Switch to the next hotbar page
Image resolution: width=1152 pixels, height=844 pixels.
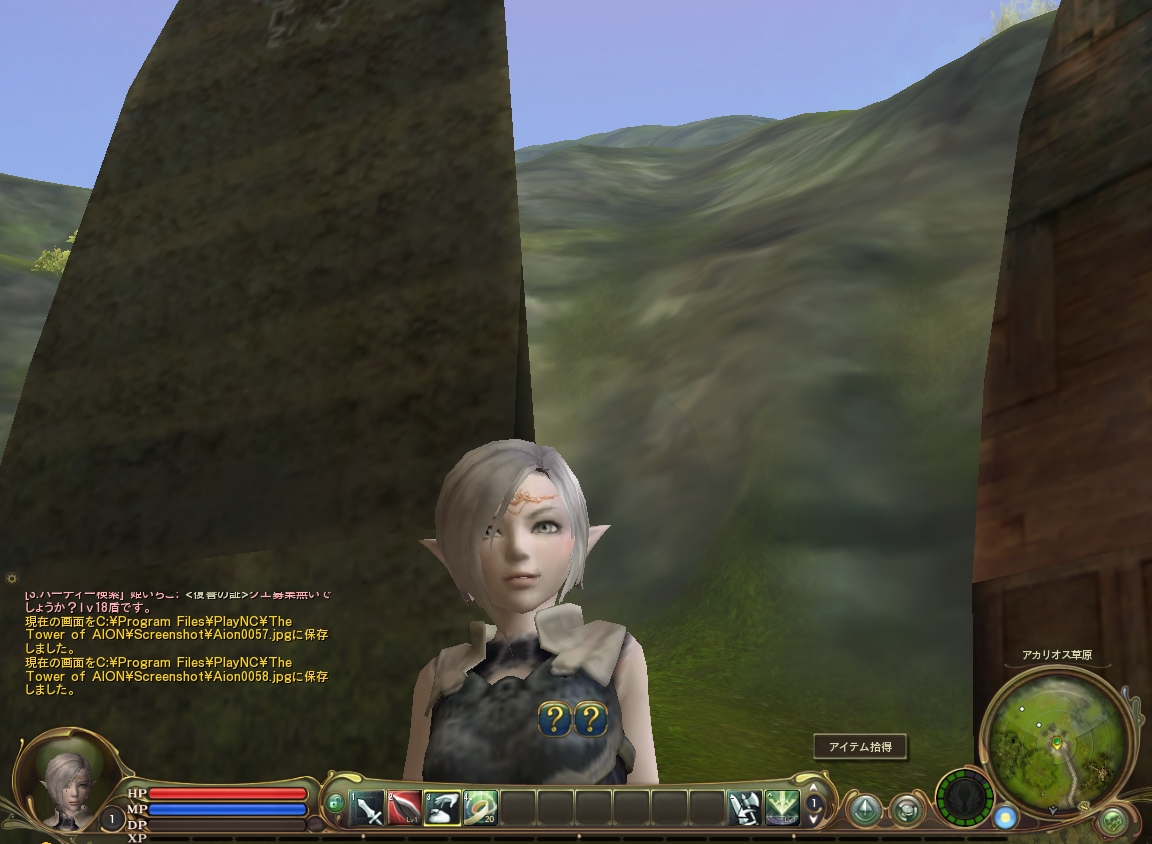coord(814,818)
